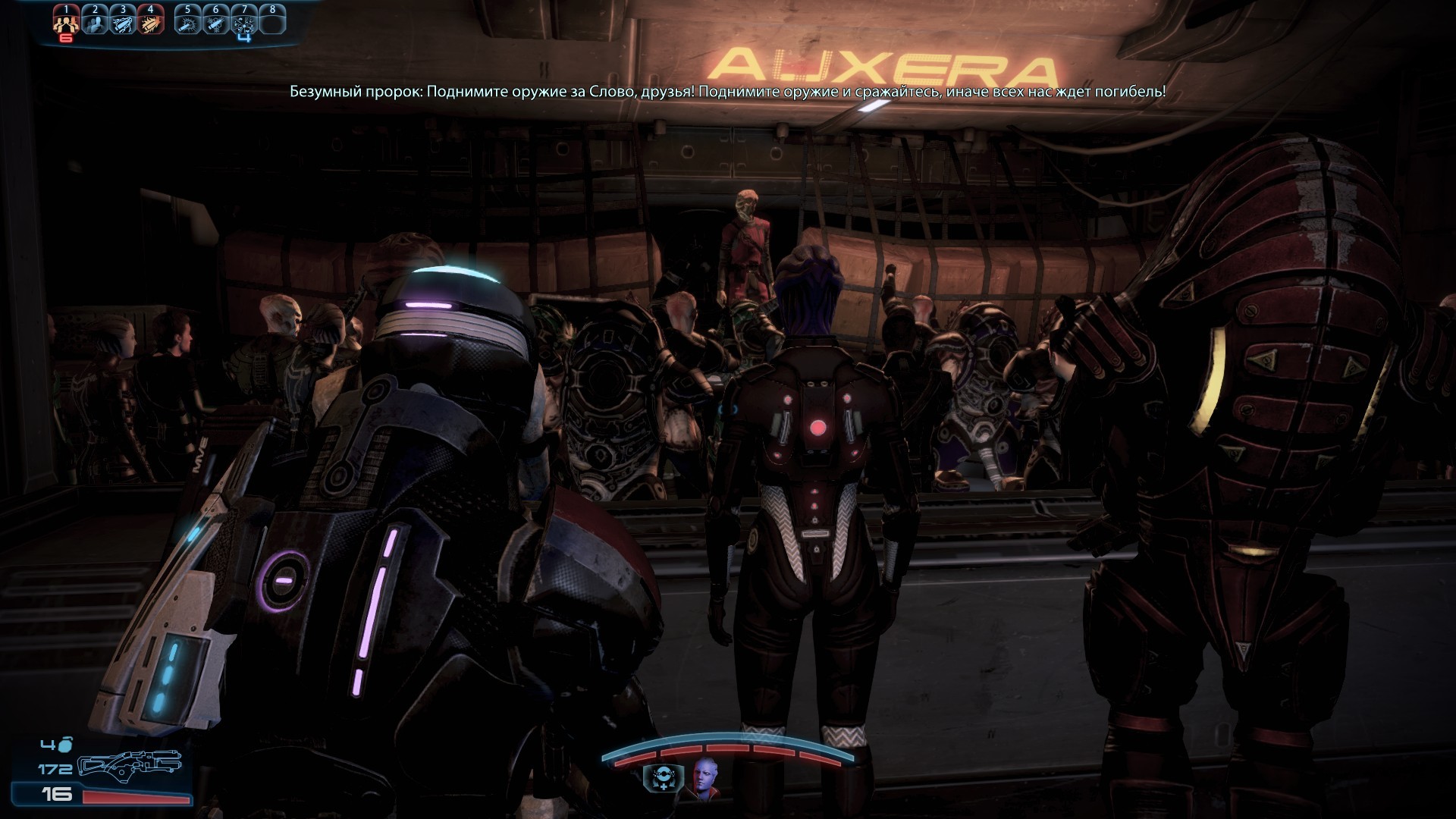Activate the flaming bullet ammo power
Screen dimensions: 1456x819
pos(150,24)
